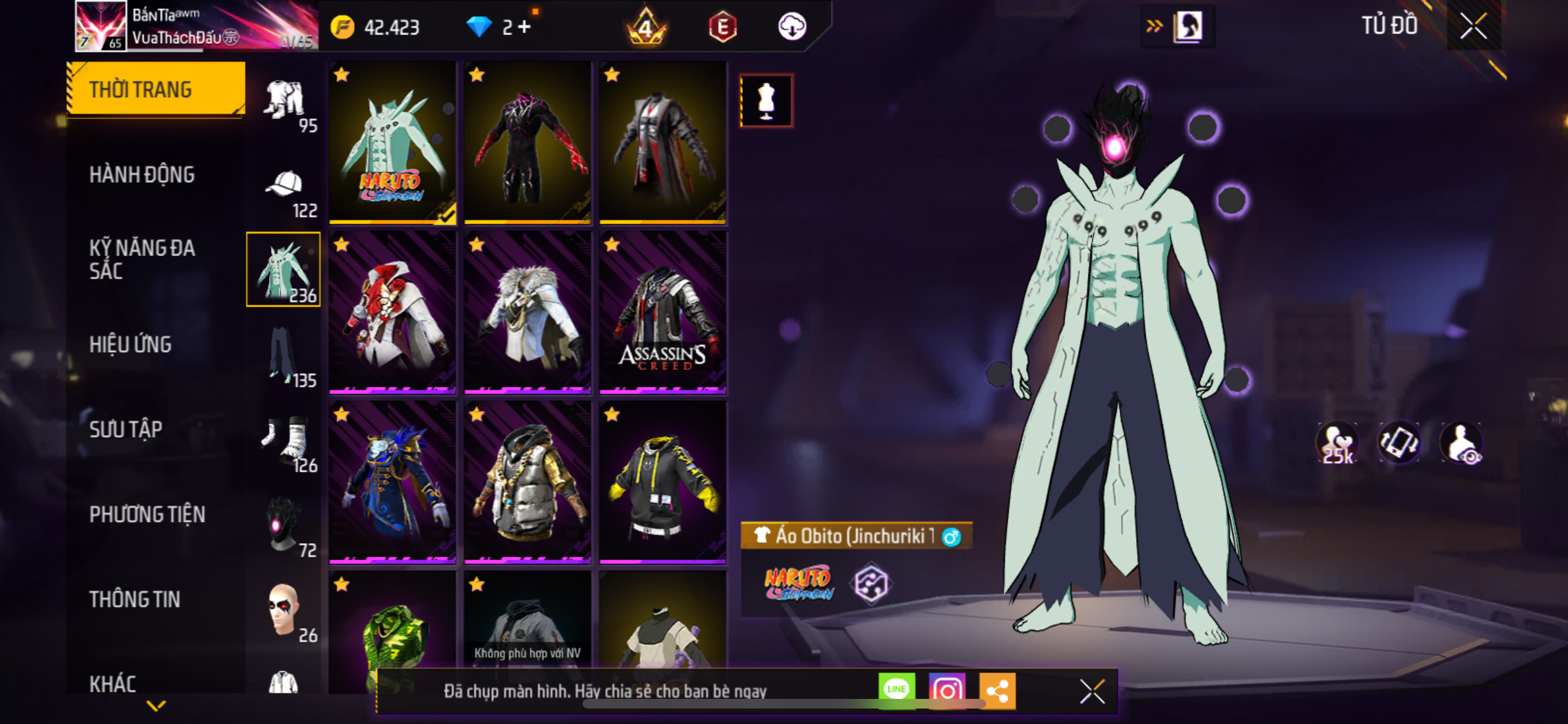Share the screenshot to Instagram

(947, 691)
